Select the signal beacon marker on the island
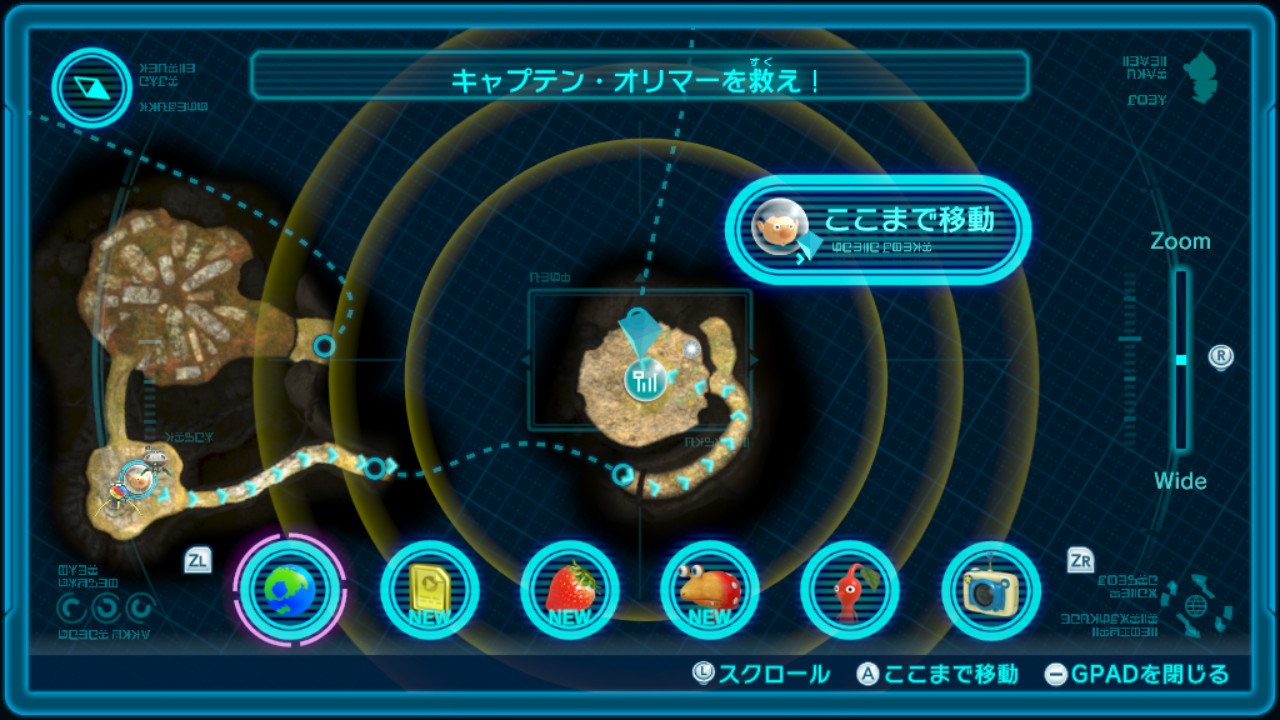This screenshot has height=720, width=1280. (646, 378)
